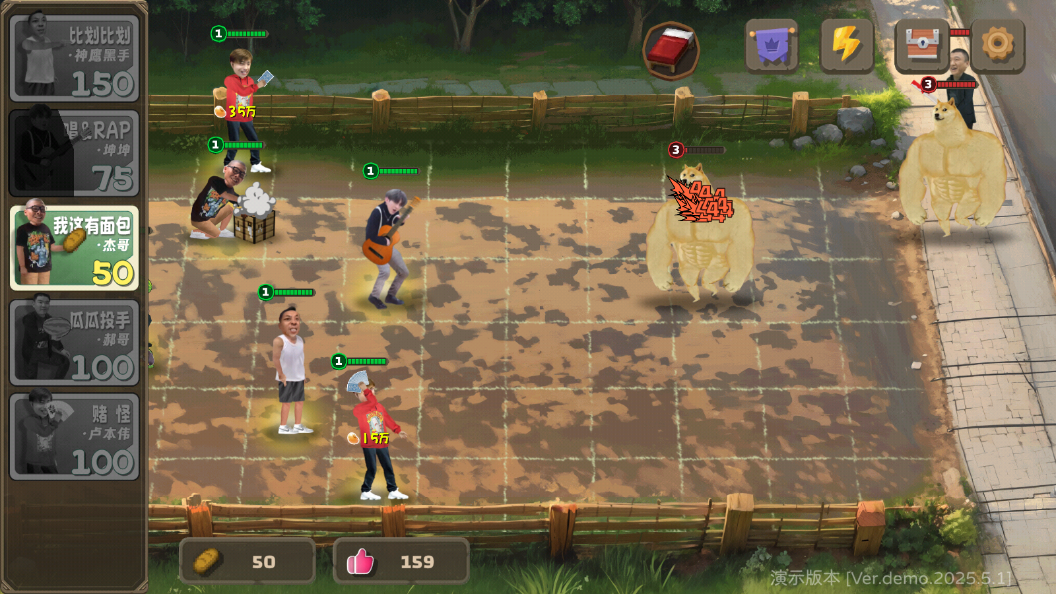Image resolution: width=1056 pixels, height=594 pixels.
Task: Select the 瓜瓜投手 unit card
Action: point(75,342)
